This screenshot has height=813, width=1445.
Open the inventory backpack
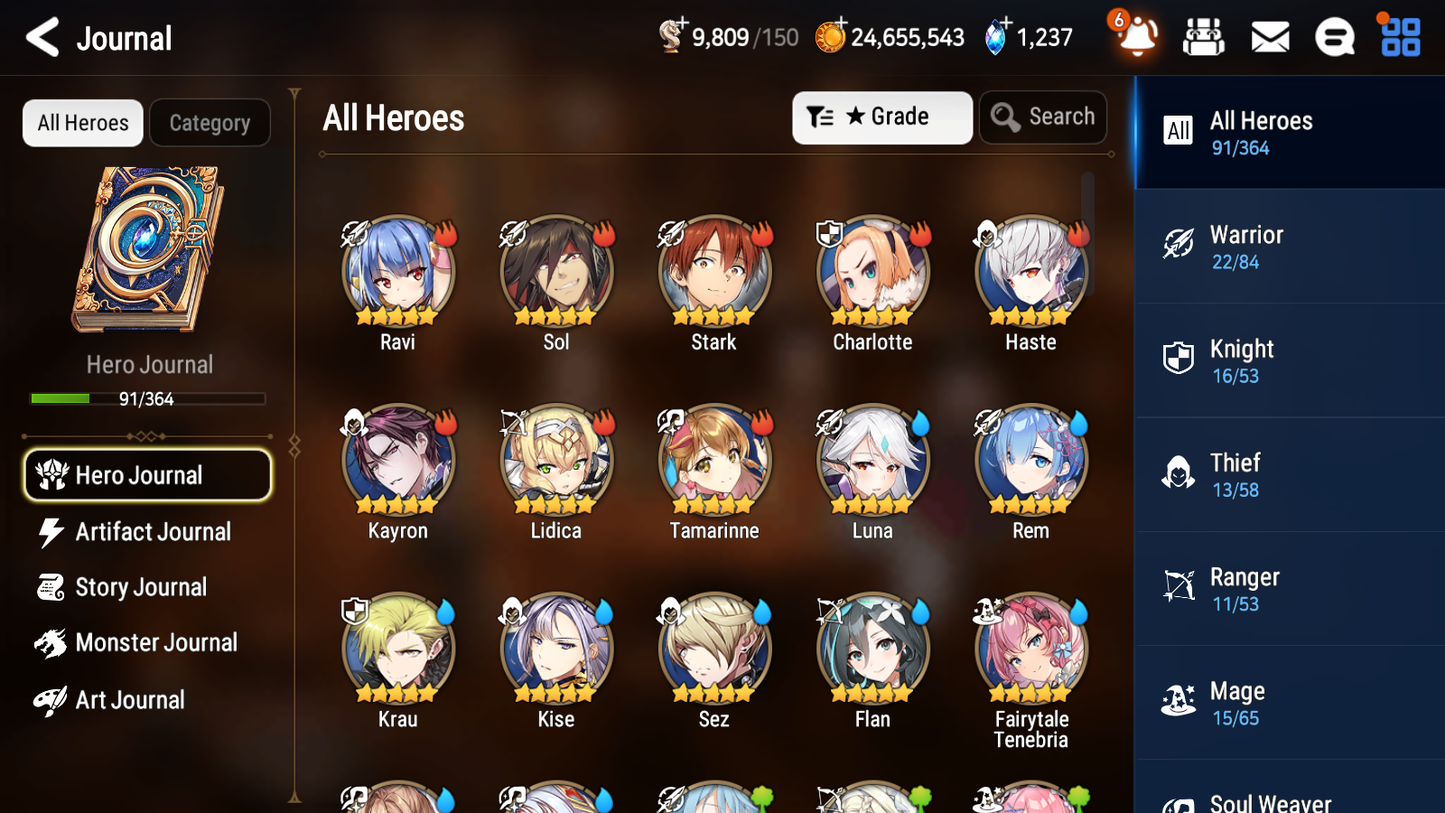(x=1203, y=36)
